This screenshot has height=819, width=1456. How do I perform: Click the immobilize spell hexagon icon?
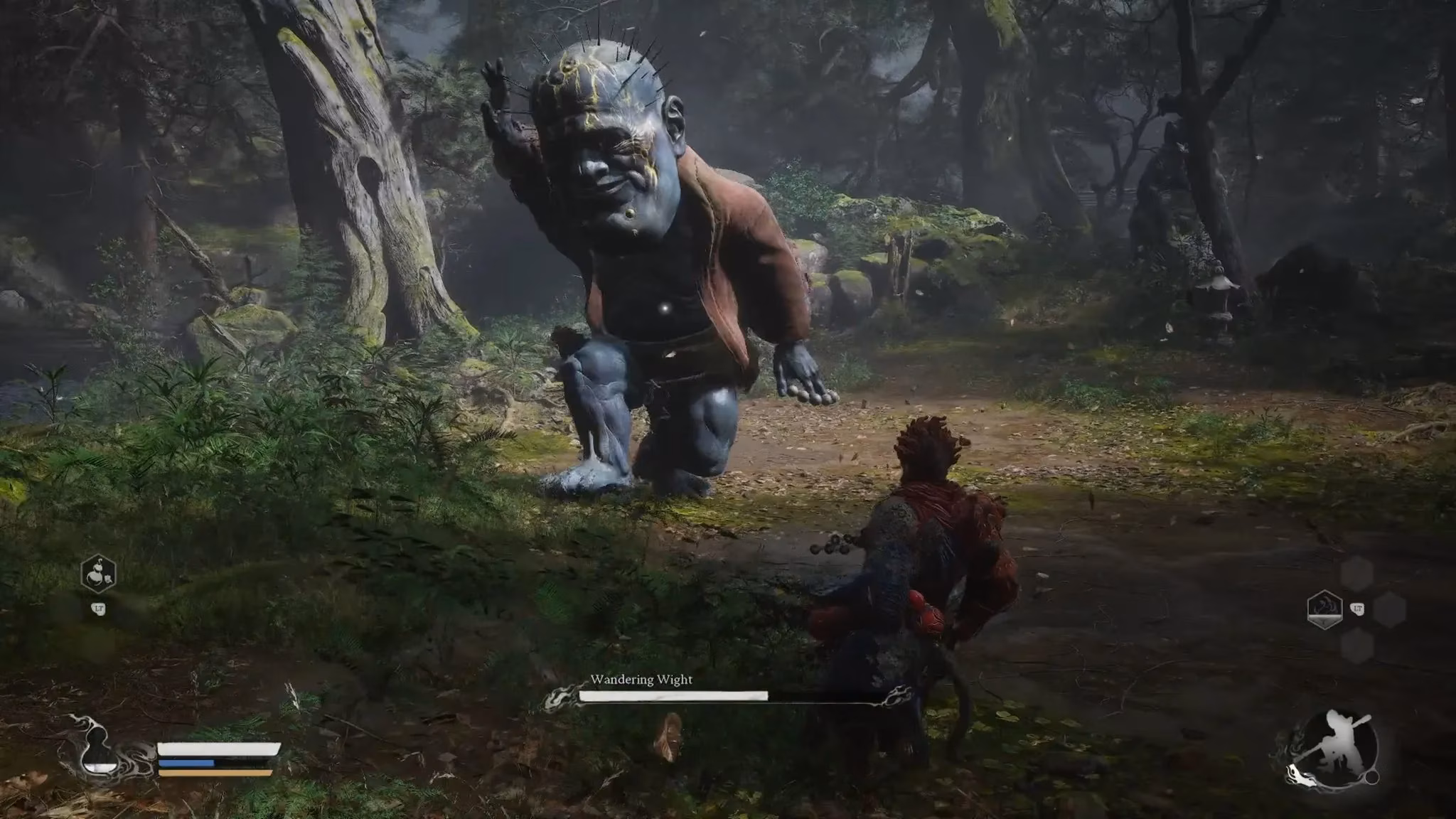click(x=1327, y=608)
